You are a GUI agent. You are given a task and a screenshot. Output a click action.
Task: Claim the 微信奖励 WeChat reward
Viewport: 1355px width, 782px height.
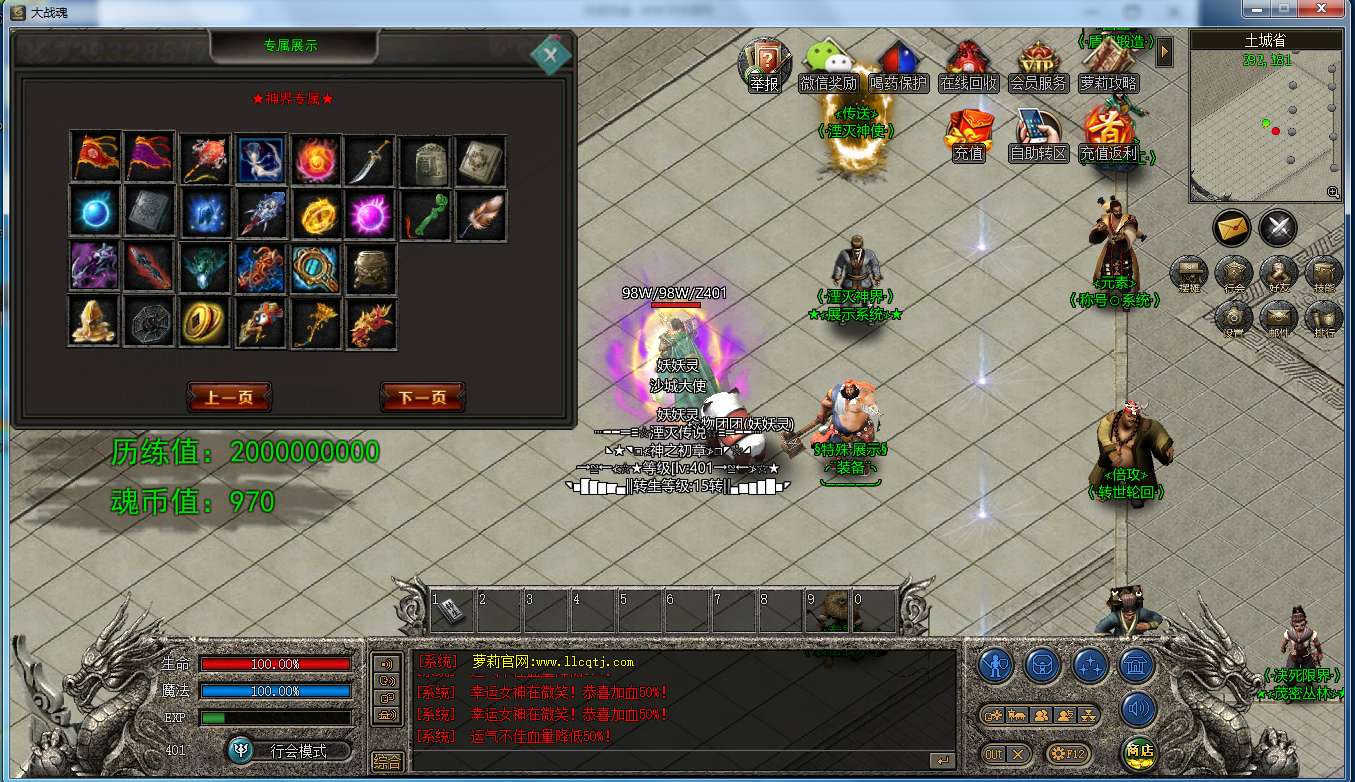pyautogui.click(x=827, y=65)
